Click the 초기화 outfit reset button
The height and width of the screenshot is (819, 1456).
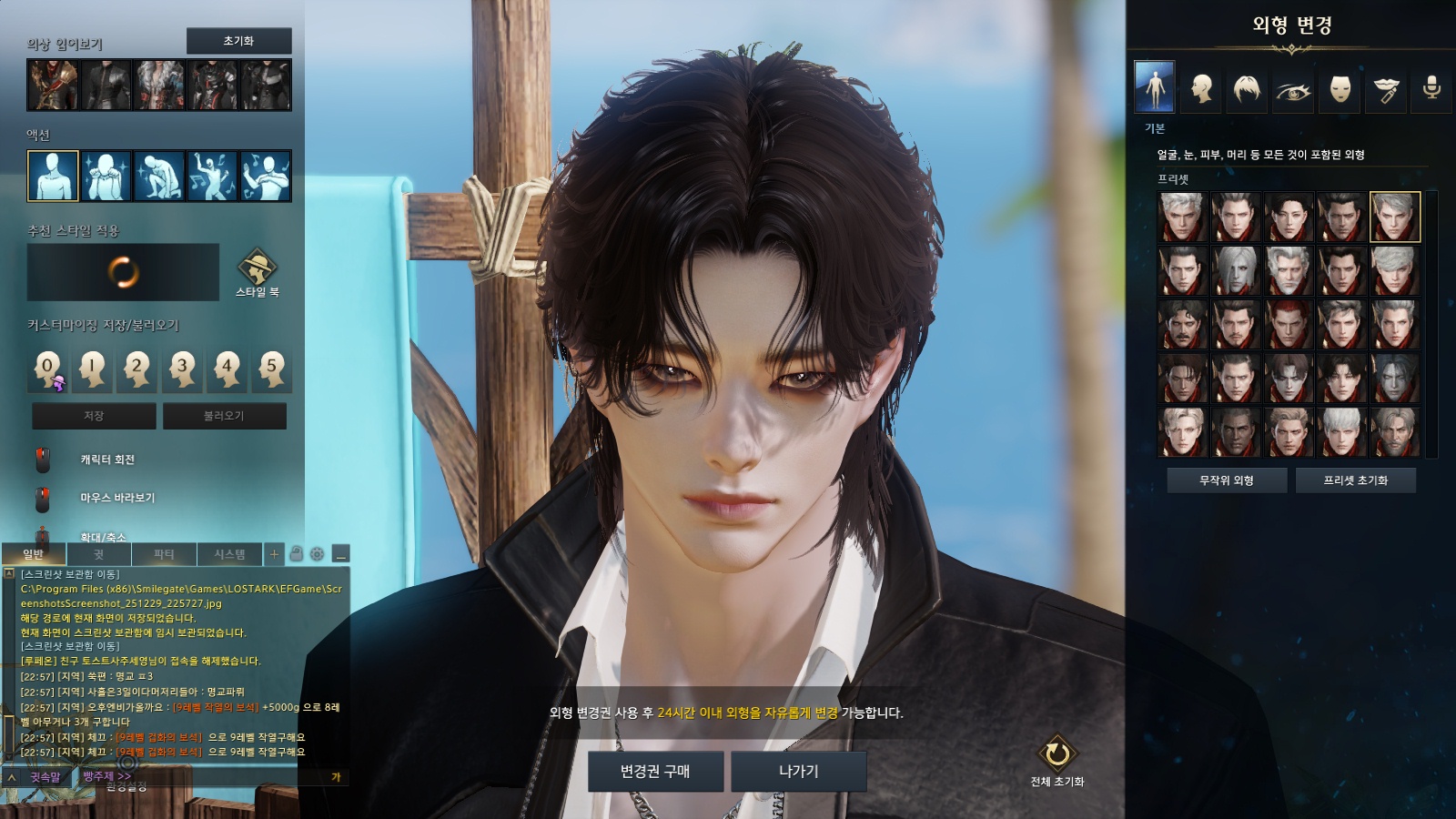click(x=238, y=41)
